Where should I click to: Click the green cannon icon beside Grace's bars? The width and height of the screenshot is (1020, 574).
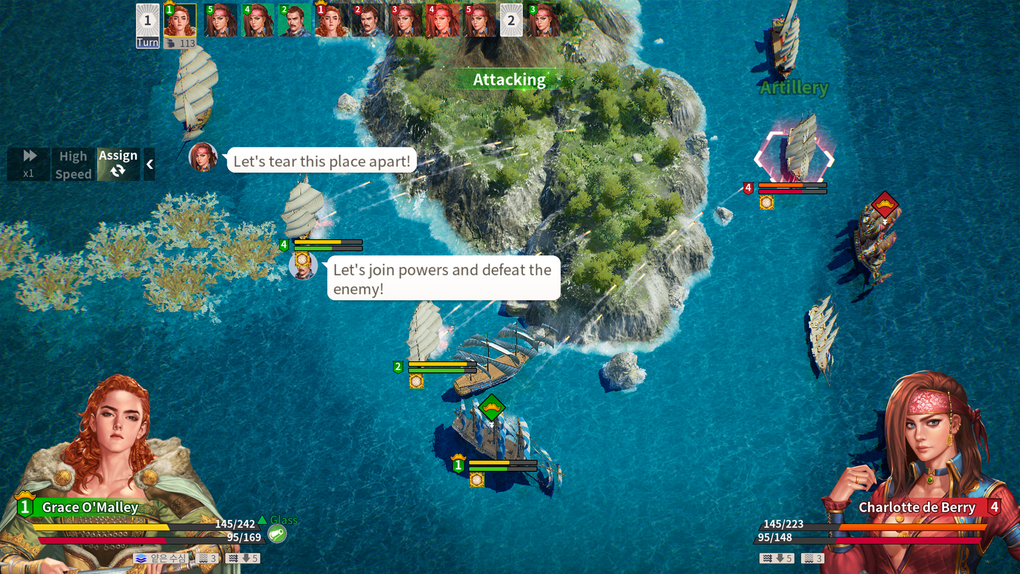click(x=278, y=535)
